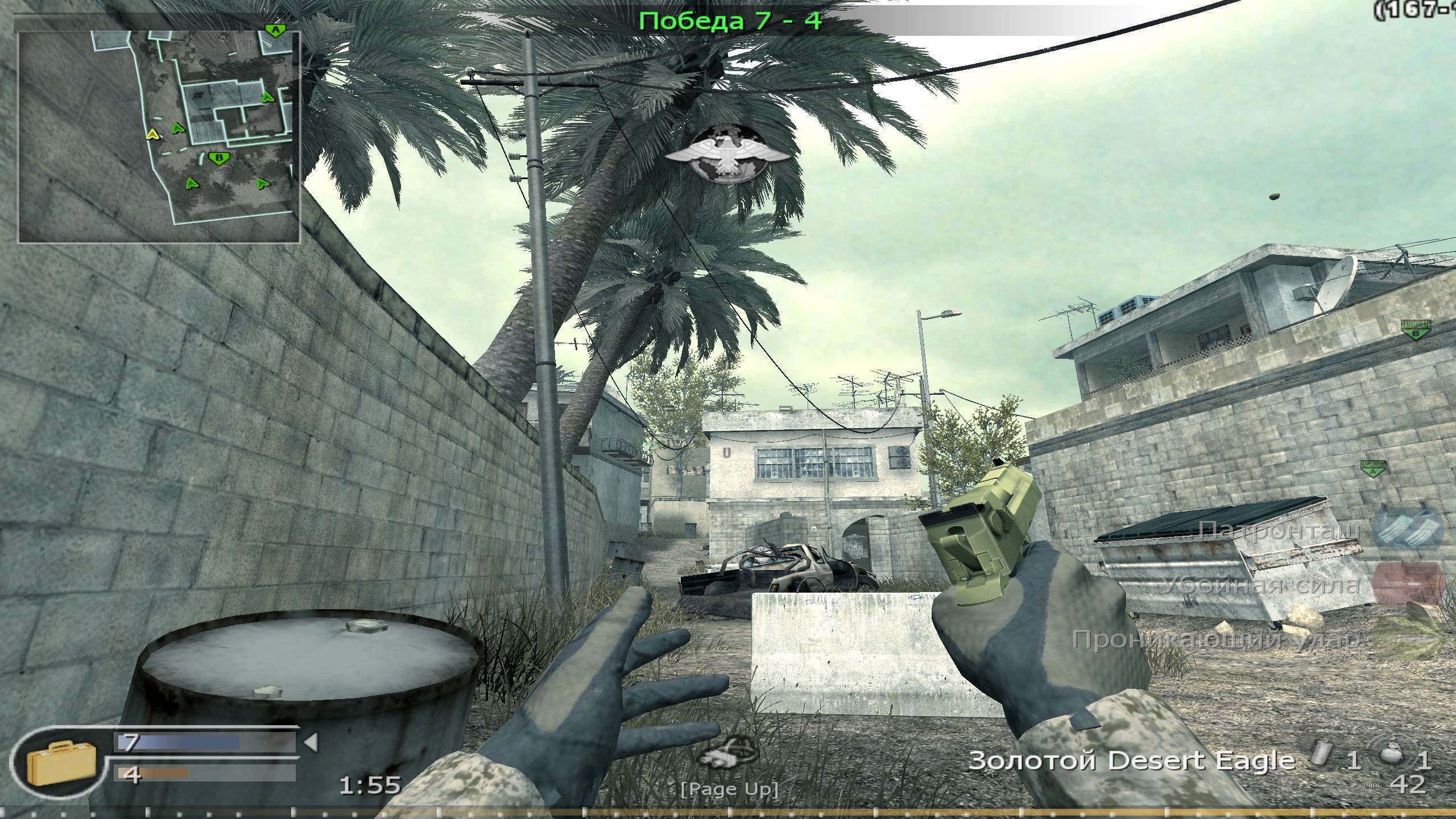The width and height of the screenshot is (1456, 819).
Task: Select the yellow player arrow on minimap
Action: [x=152, y=135]
